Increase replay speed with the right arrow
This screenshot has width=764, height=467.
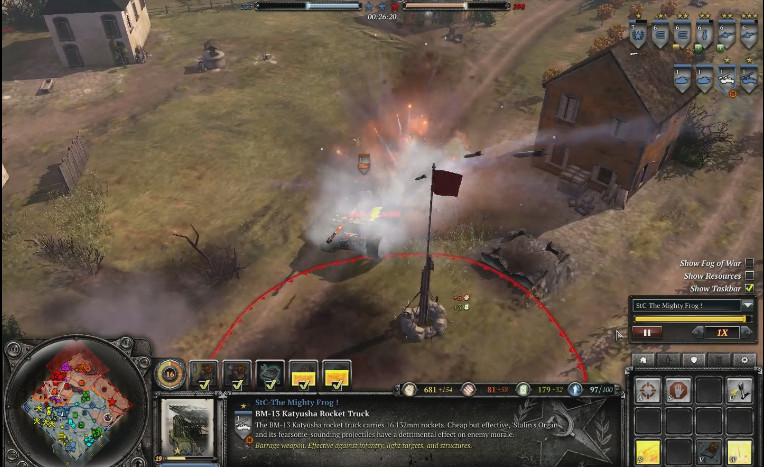coord(744,332)
